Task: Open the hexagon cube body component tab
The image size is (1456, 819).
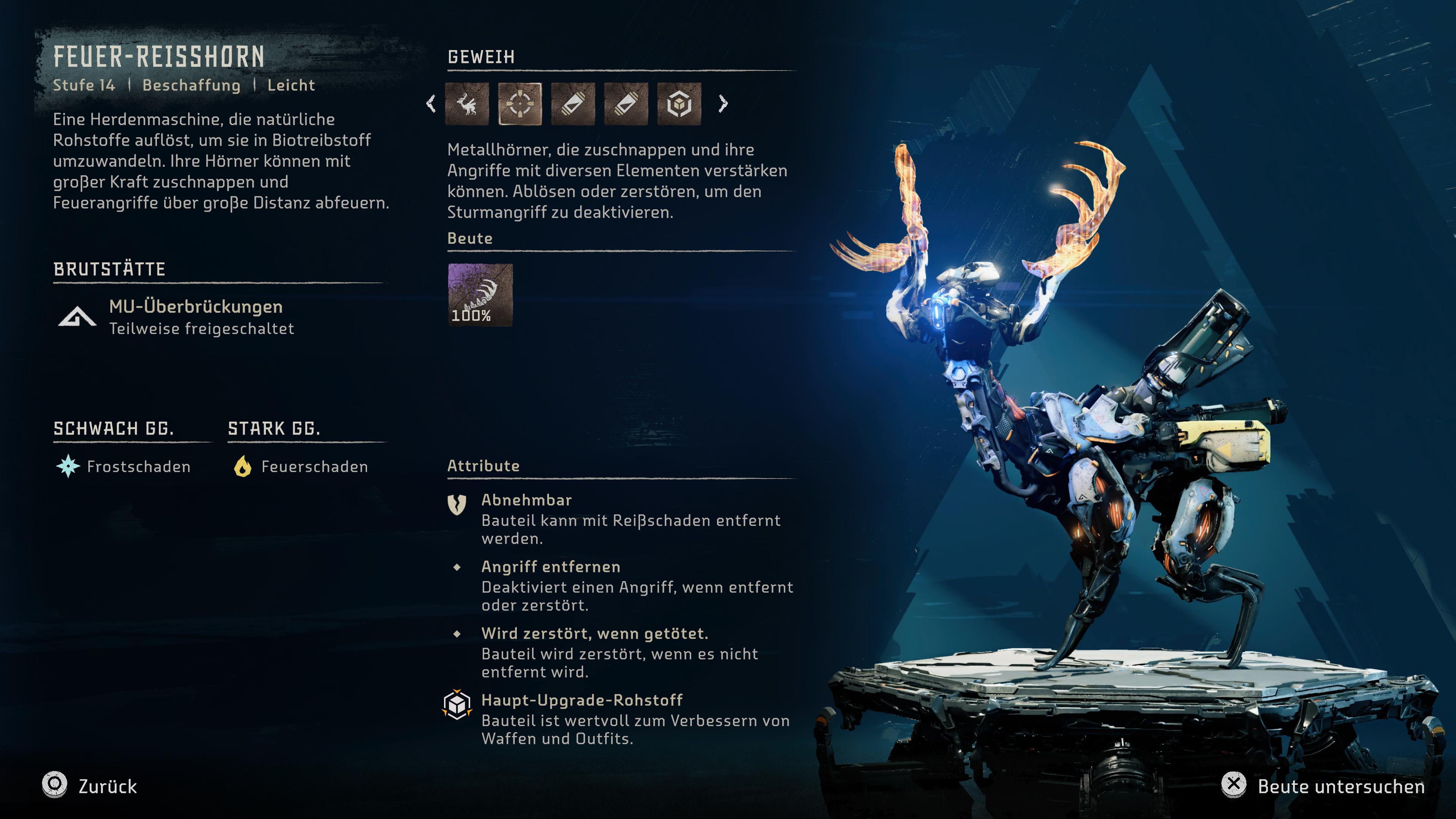Action: tap(679, 104)
